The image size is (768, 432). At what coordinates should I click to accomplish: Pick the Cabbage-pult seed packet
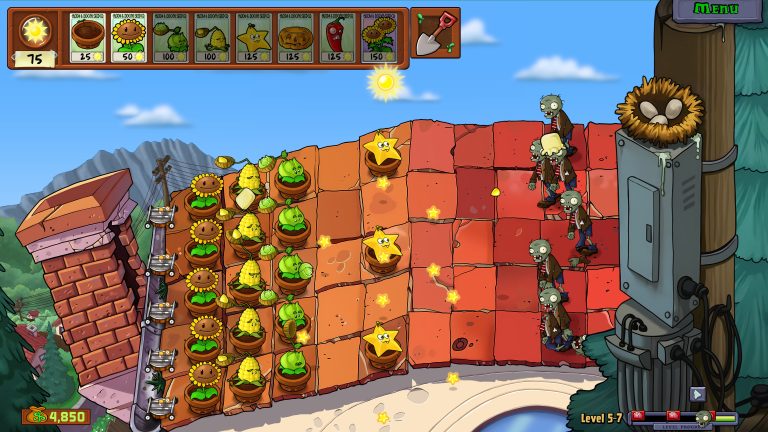point(171,38)
